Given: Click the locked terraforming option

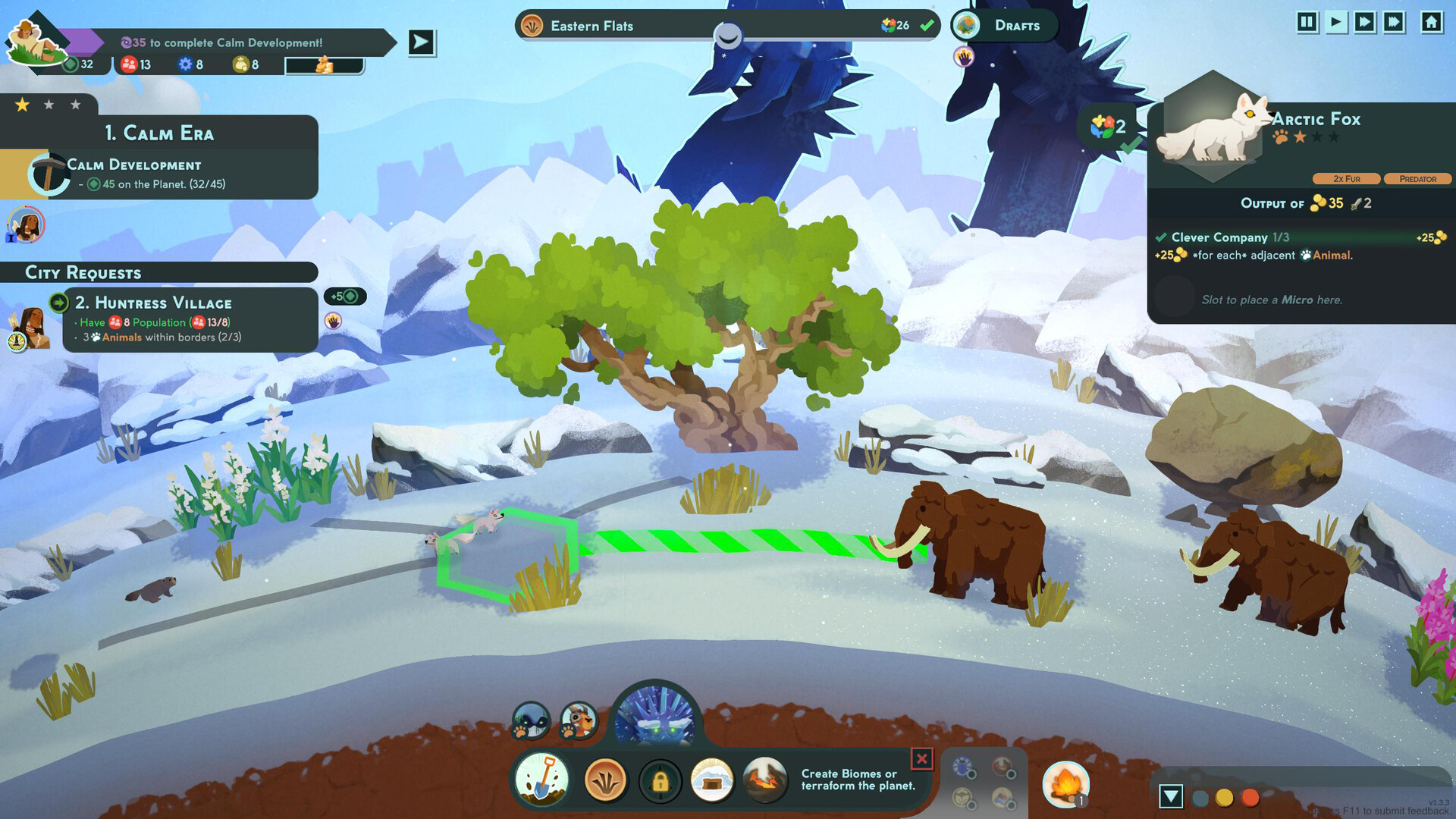Looking at the screenshot, I should pyautogui.click(x=661, y=780).
